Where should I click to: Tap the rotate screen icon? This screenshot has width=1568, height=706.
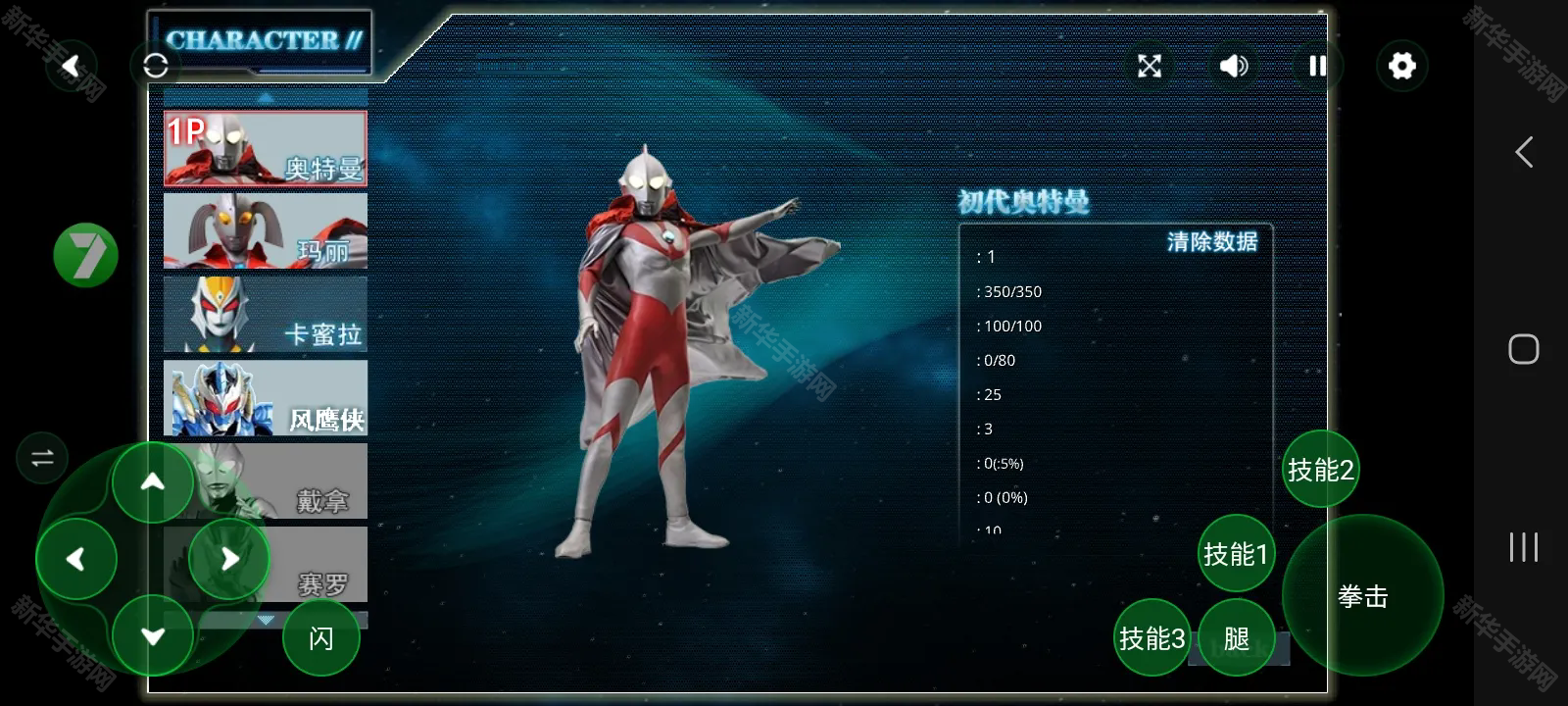point(157,66)
